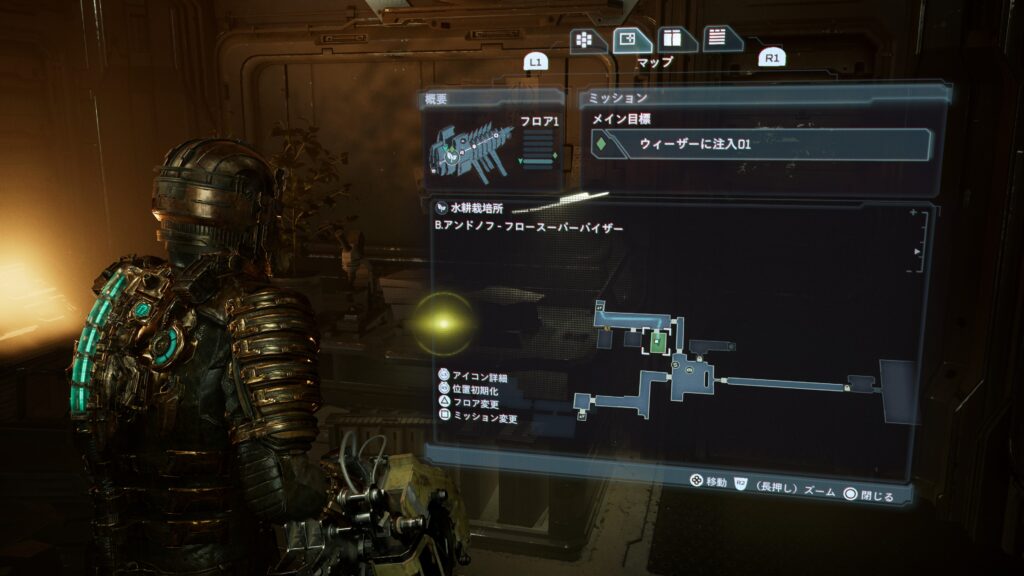Screen dimensions: 1024x576
Task: Select the Map tab icon
Action: 630,40
